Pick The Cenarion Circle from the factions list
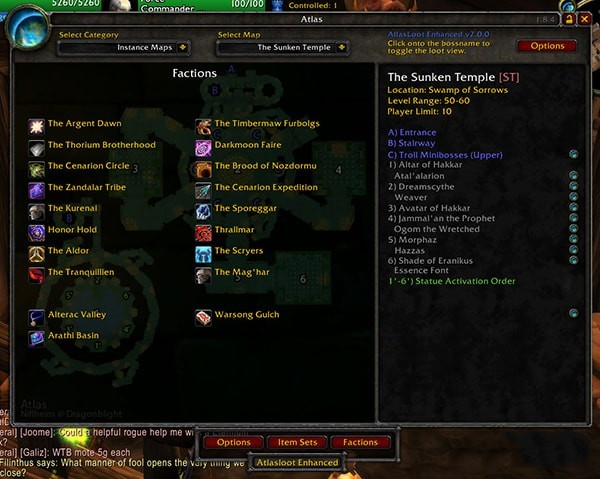Viewport: 600px width, 479px height. tap(88, 166)
